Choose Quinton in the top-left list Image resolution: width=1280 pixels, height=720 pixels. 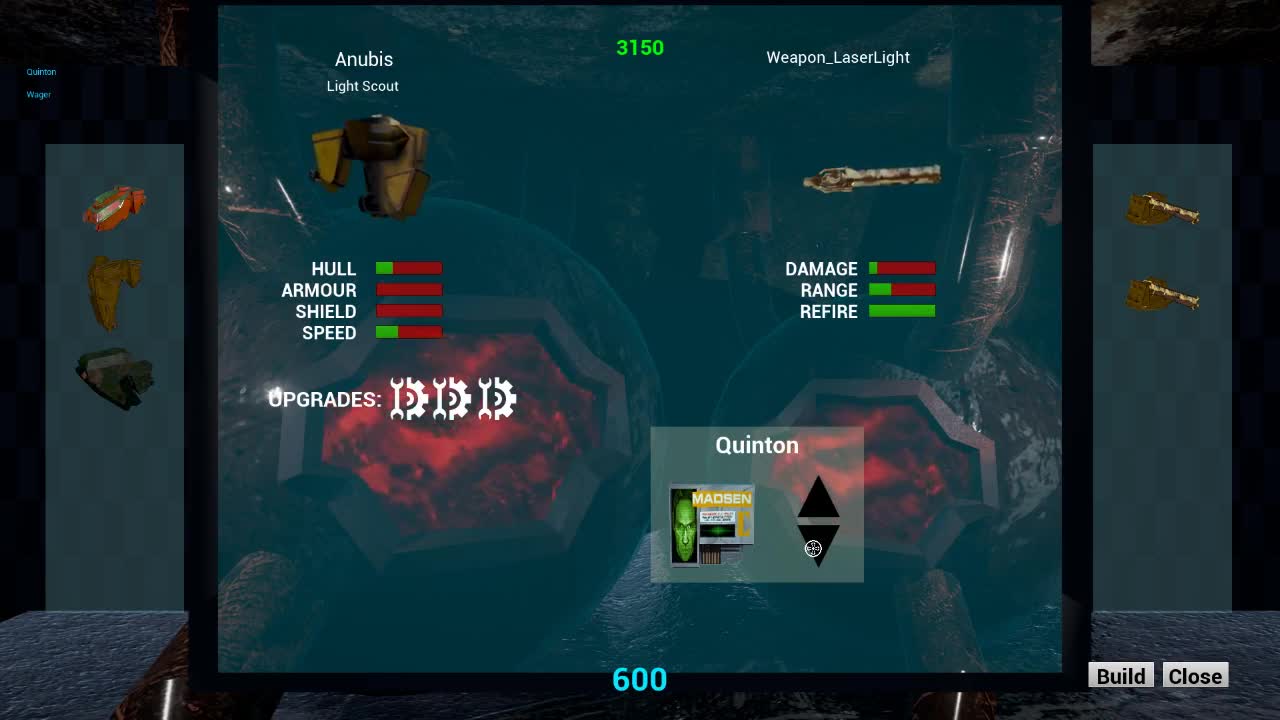(x=41, y=72)
